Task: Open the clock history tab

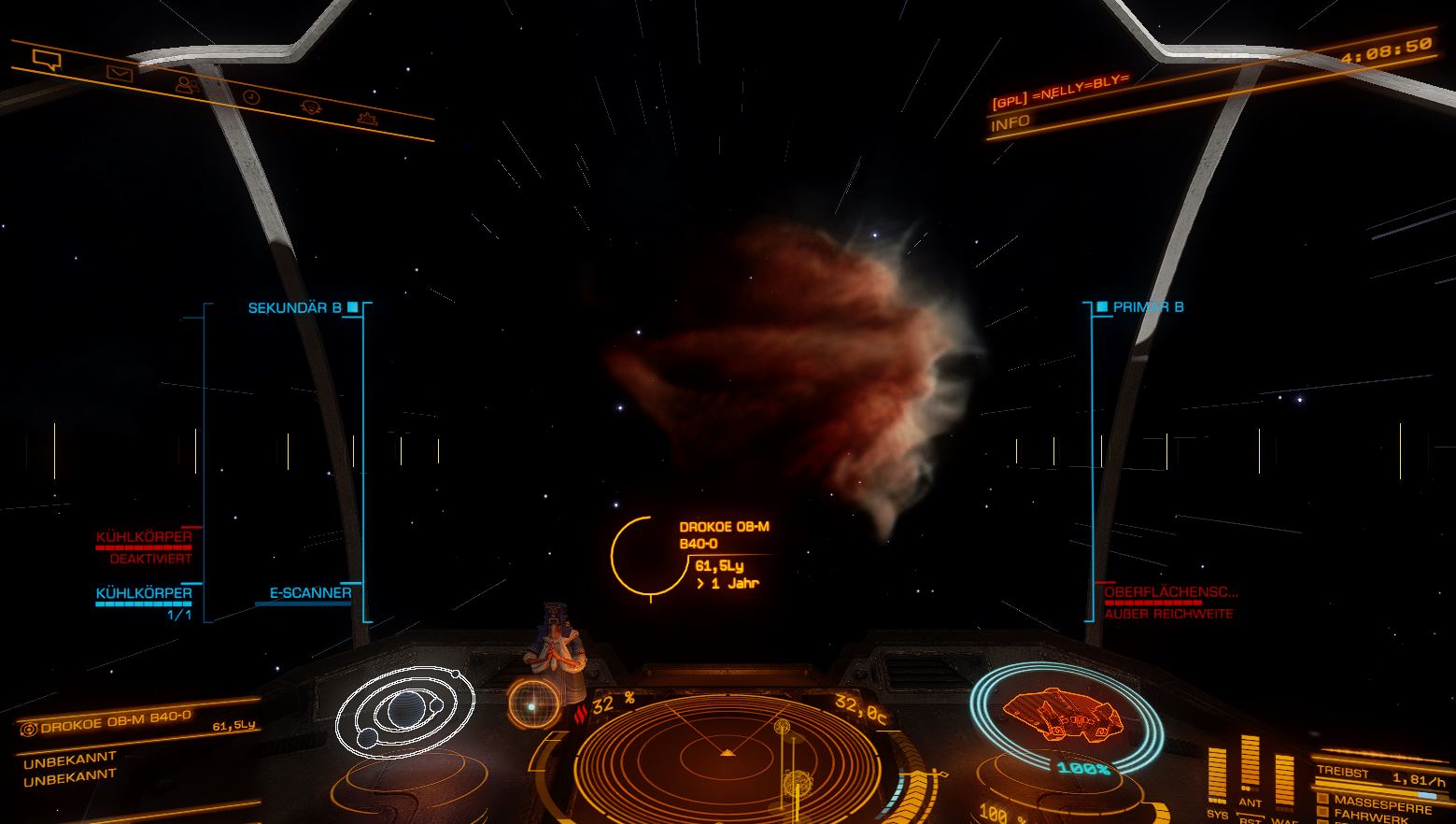Action: [250, 96]
